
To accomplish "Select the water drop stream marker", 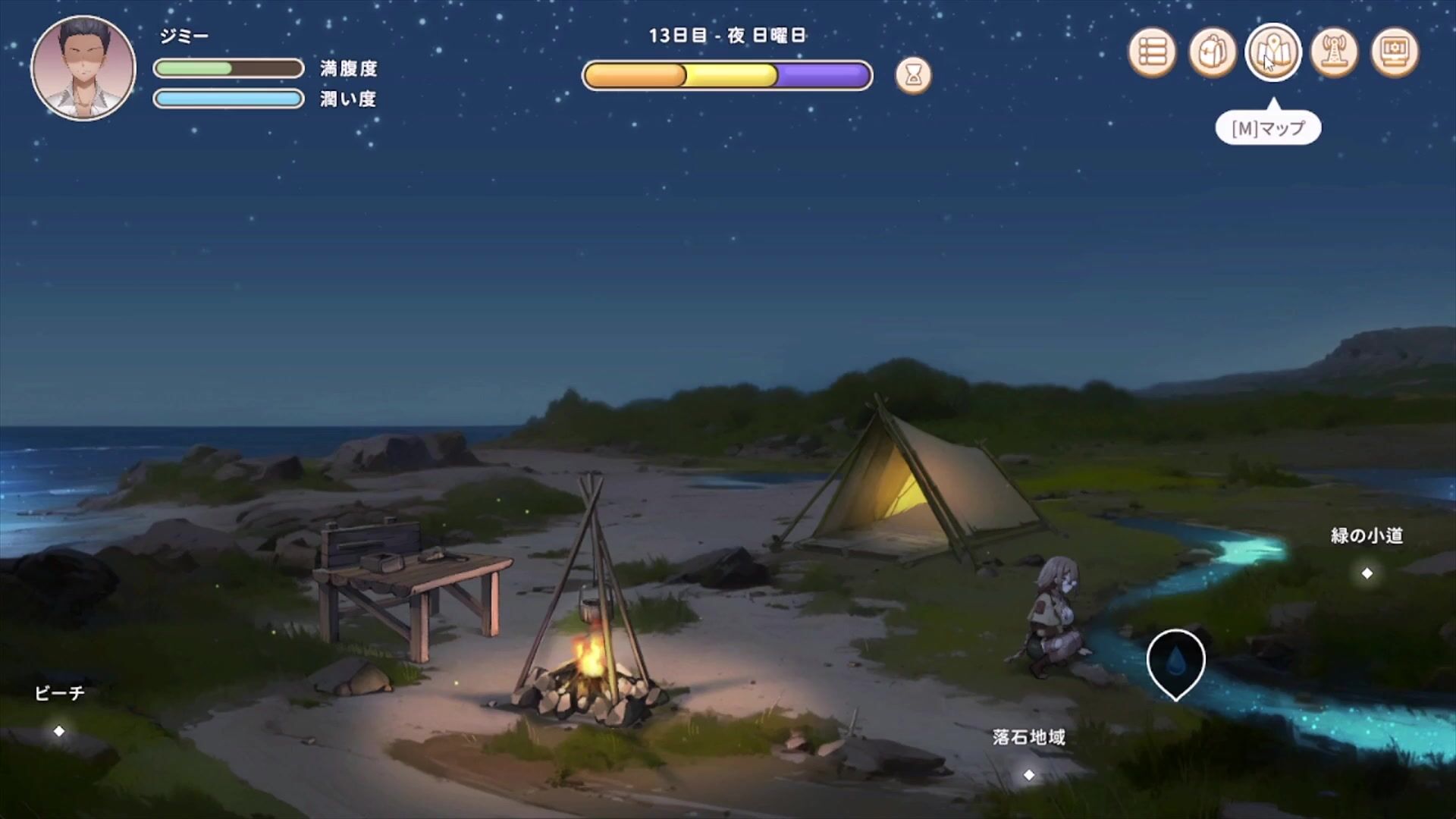I will [x=1175, y=662].
